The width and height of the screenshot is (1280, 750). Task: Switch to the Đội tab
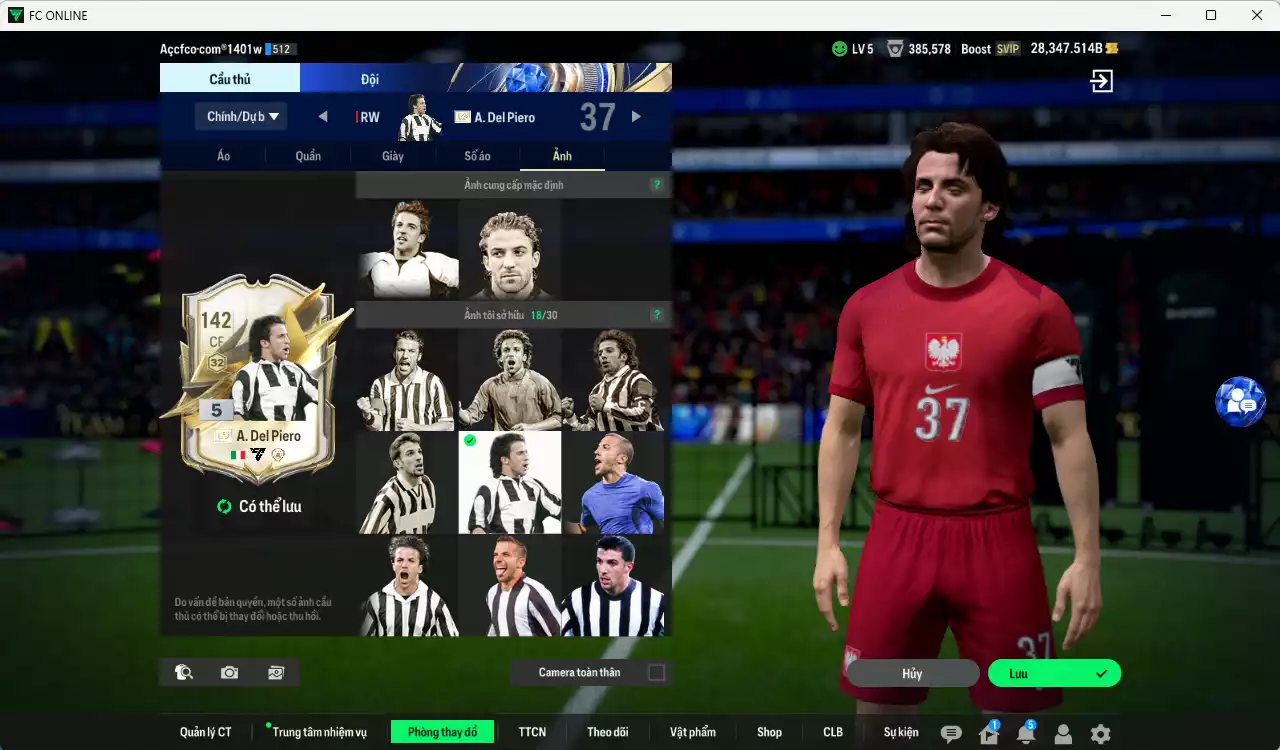(370, 78)
